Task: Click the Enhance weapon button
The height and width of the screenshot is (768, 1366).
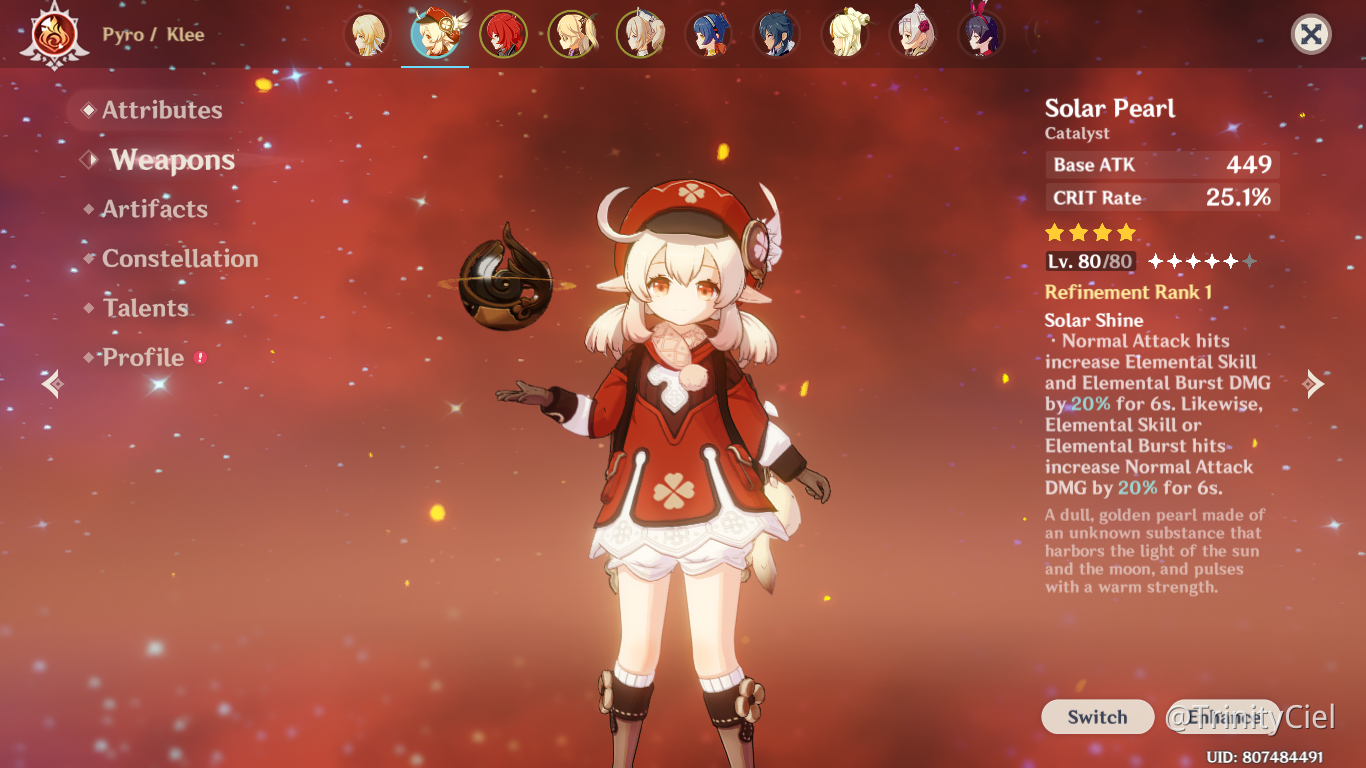Action: [x=1223, y=717]
